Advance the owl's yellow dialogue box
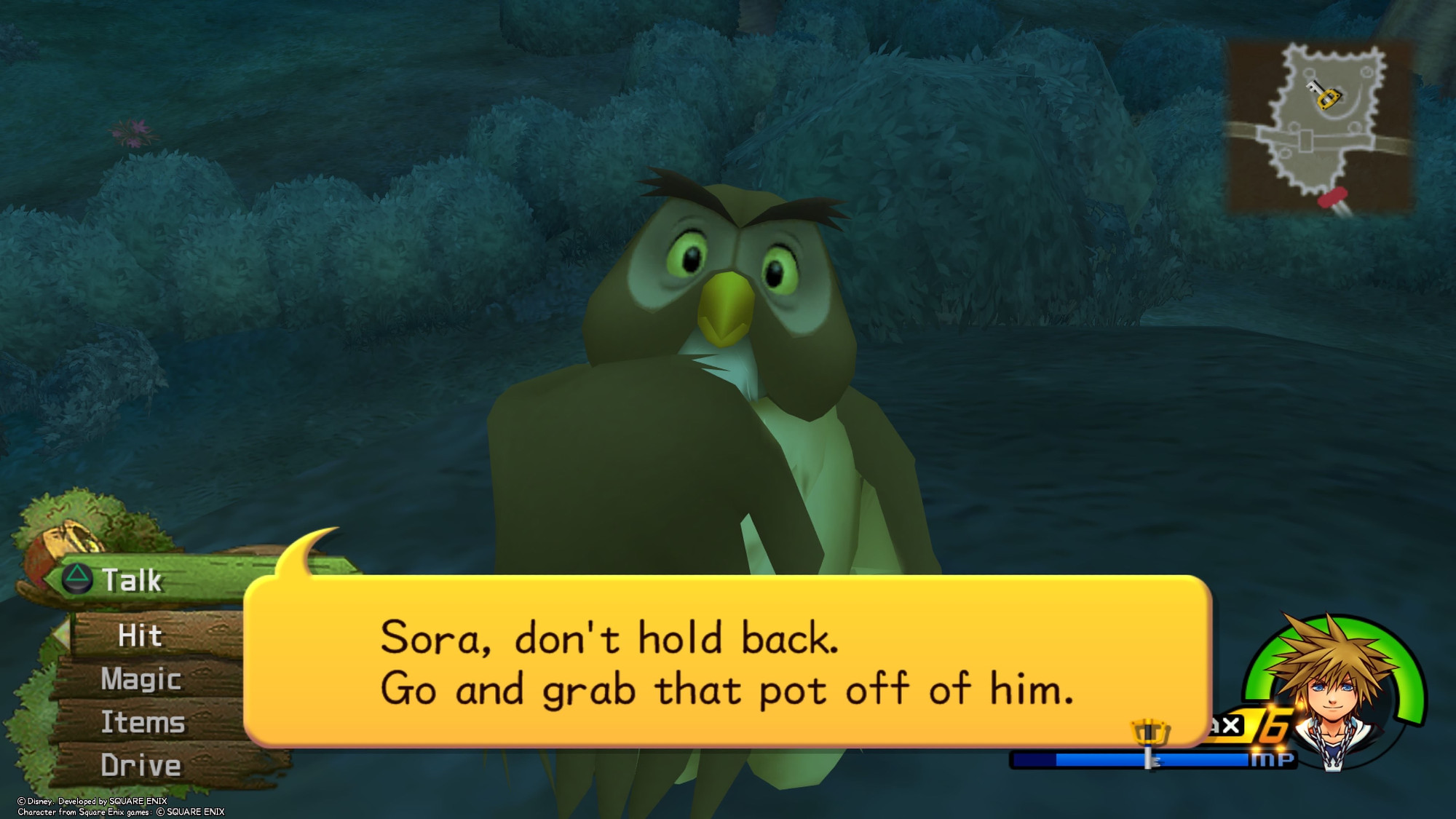The height and width of the screenshot is (819, 1456). [727, 661]
